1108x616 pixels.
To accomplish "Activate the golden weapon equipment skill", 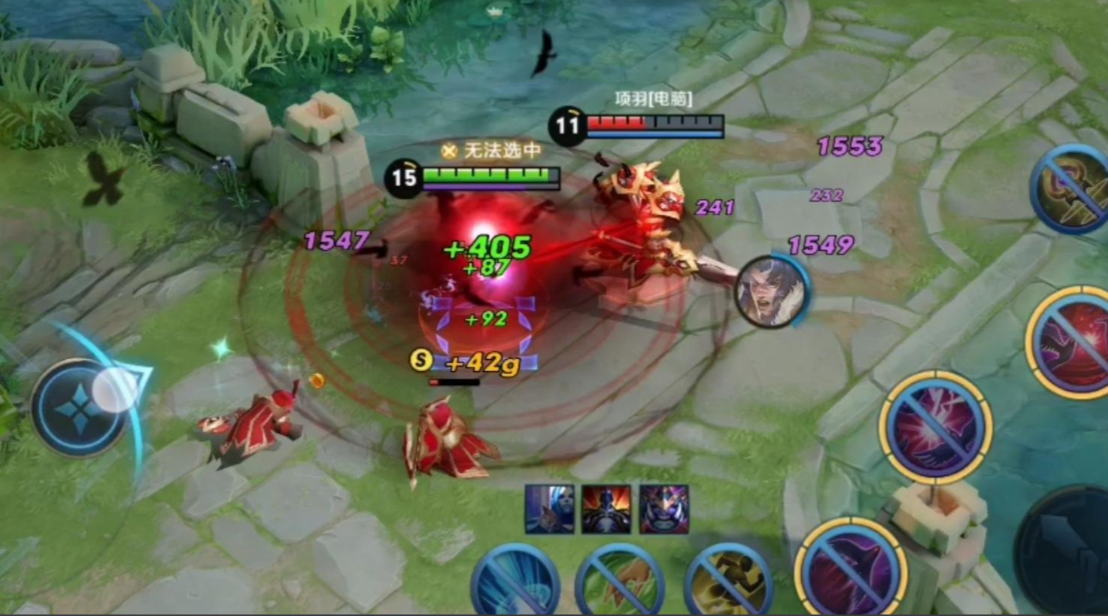I will pos(1071,190).
